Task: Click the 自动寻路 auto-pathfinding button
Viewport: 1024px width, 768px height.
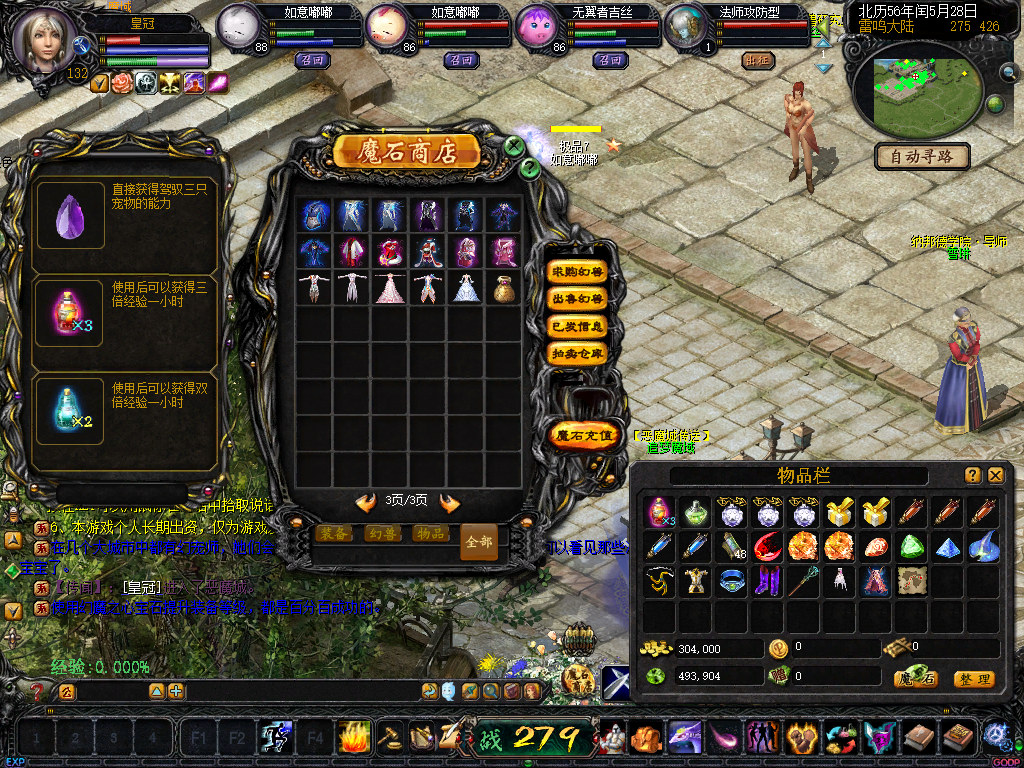Action: click(x=922, y=157)
